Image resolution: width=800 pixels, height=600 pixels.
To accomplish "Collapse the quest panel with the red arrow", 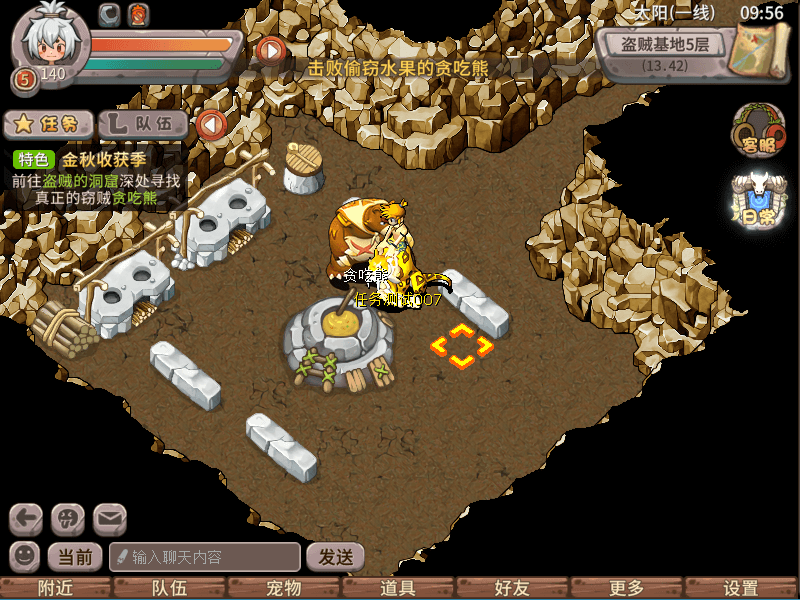I will pos(211,125).
